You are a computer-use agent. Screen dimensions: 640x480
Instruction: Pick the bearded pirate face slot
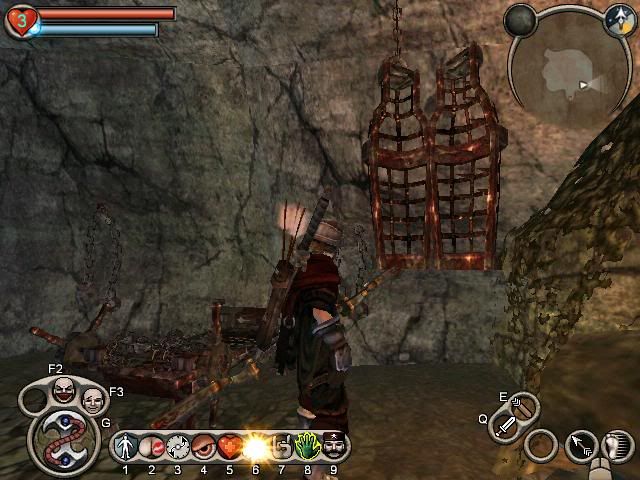tap(333, 446)
